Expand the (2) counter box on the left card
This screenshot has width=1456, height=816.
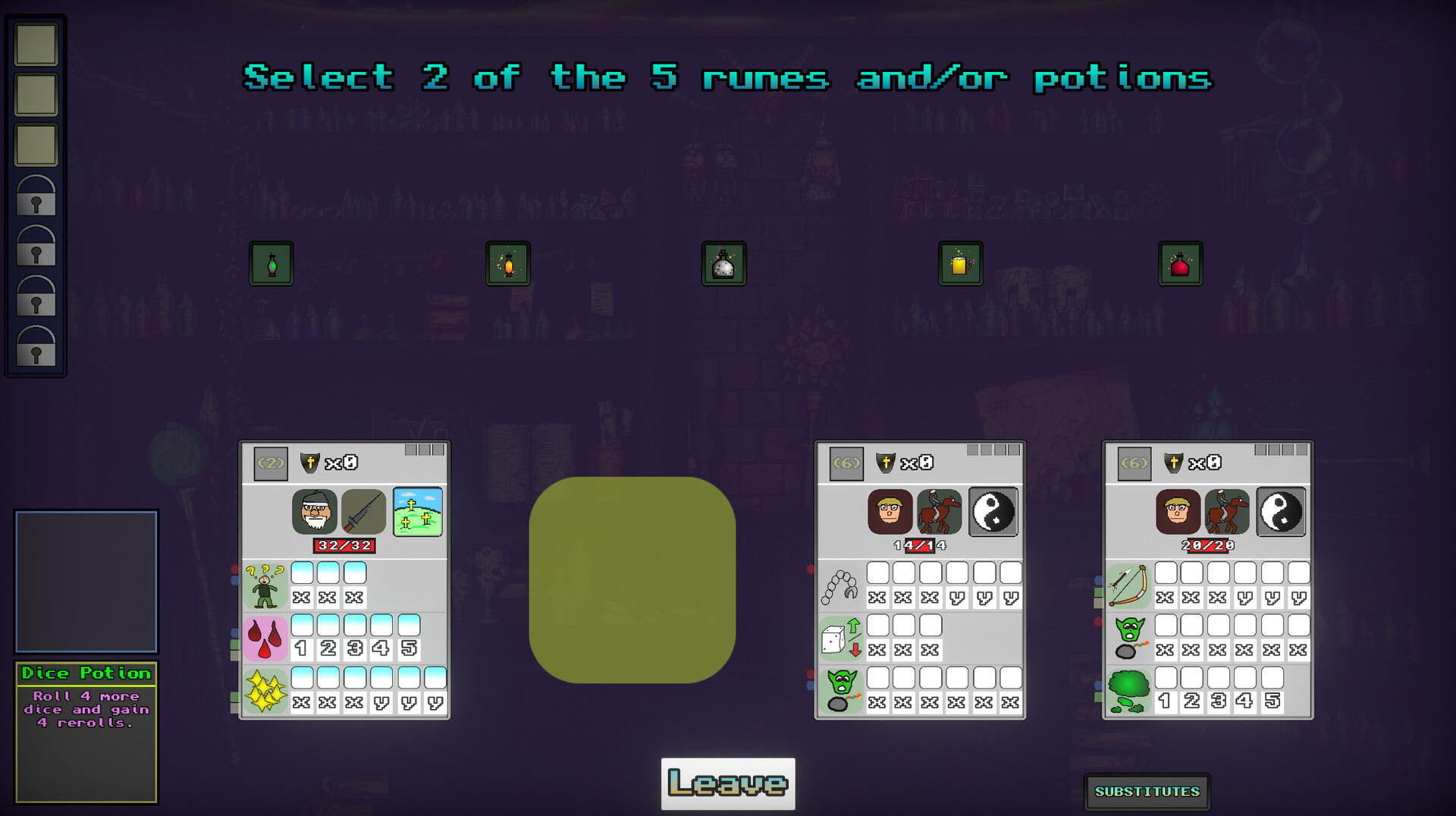coord(271,463)
